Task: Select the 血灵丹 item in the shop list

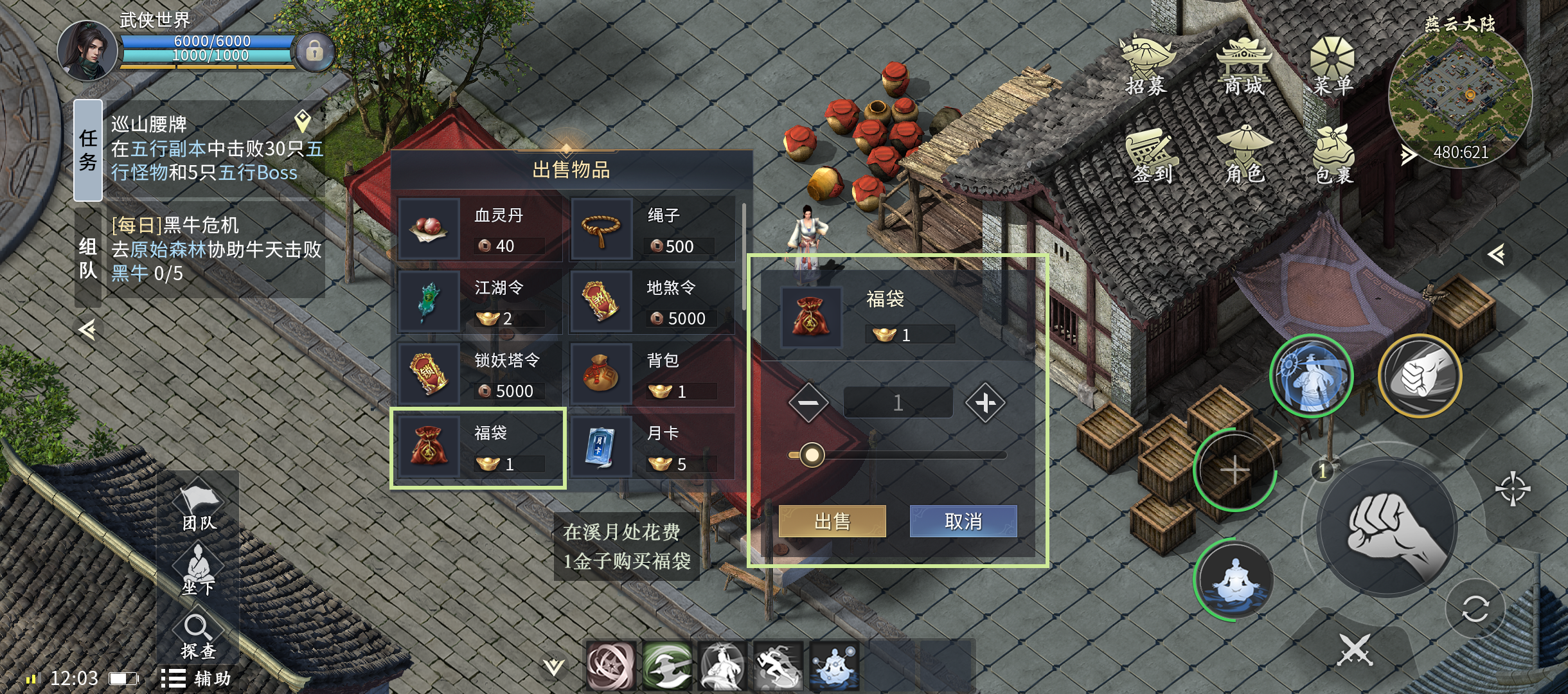Action: point(479,229)
